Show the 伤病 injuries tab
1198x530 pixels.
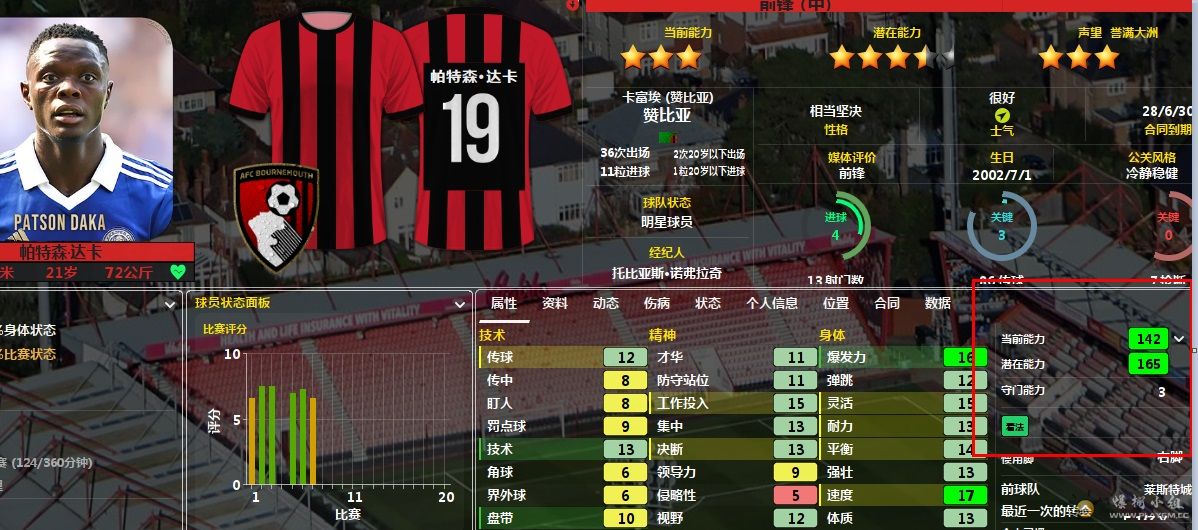click(x=657, y=304)
